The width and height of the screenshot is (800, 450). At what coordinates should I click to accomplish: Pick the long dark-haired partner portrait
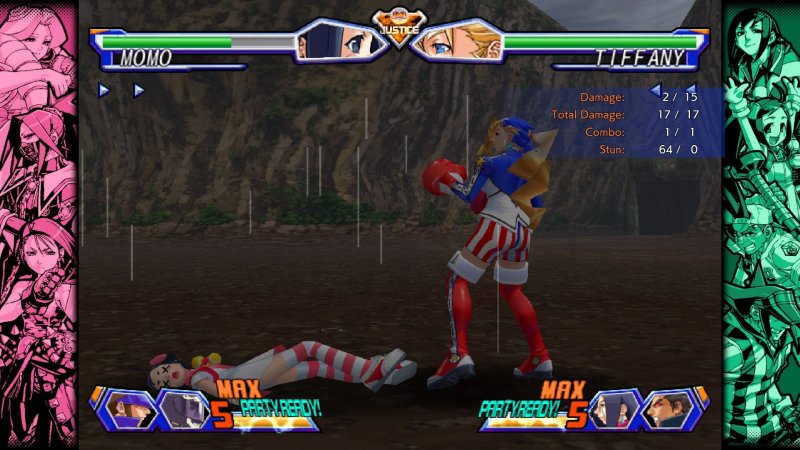click(x=614, y=409)
